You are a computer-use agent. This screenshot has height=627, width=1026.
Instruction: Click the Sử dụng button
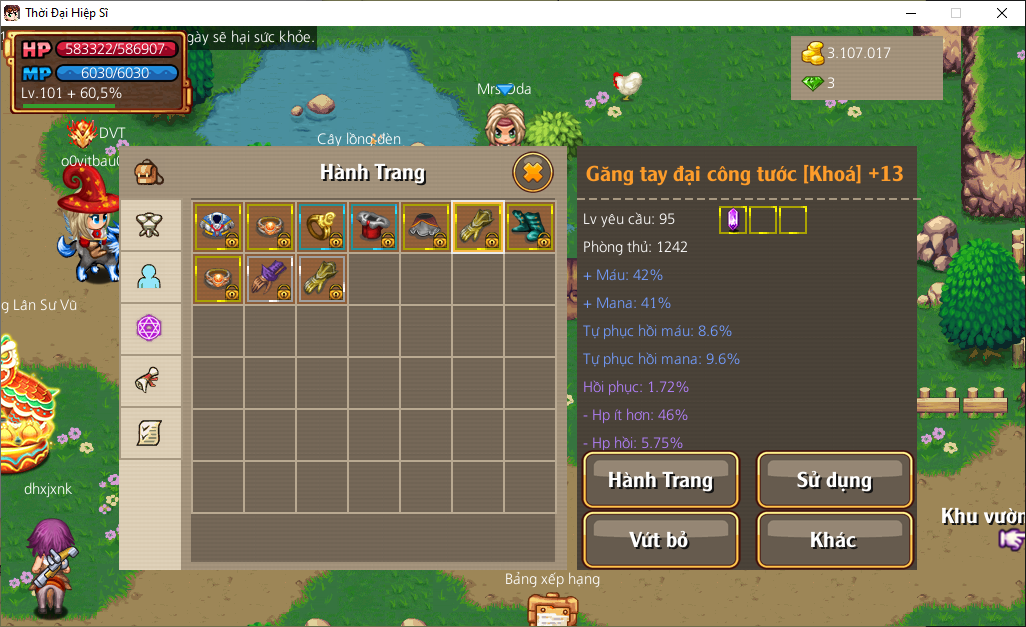[x=834, y=480]
